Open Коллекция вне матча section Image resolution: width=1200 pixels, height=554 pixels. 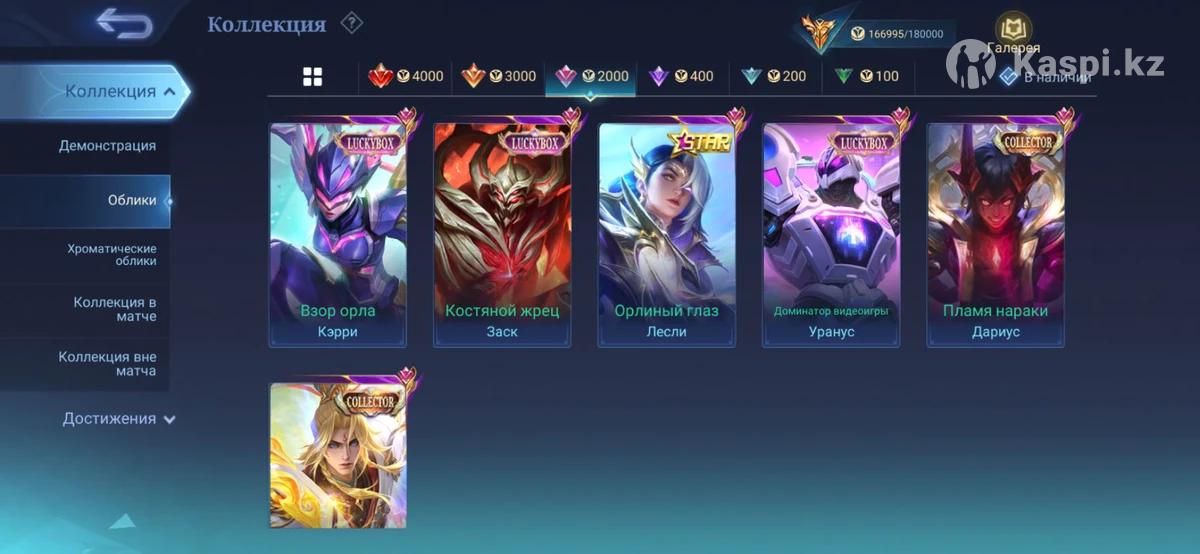point(107,364)
